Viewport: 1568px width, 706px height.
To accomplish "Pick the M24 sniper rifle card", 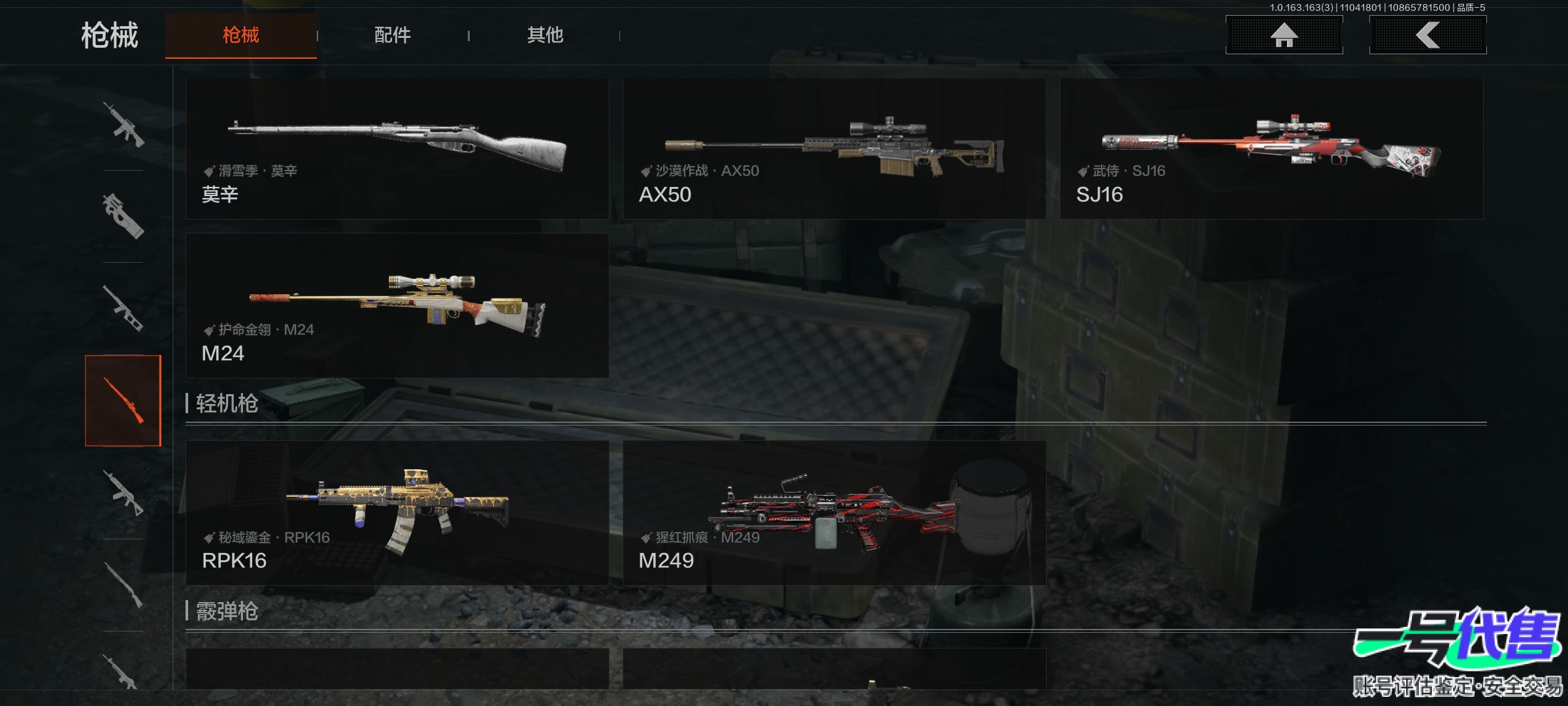I will point(397,305).
